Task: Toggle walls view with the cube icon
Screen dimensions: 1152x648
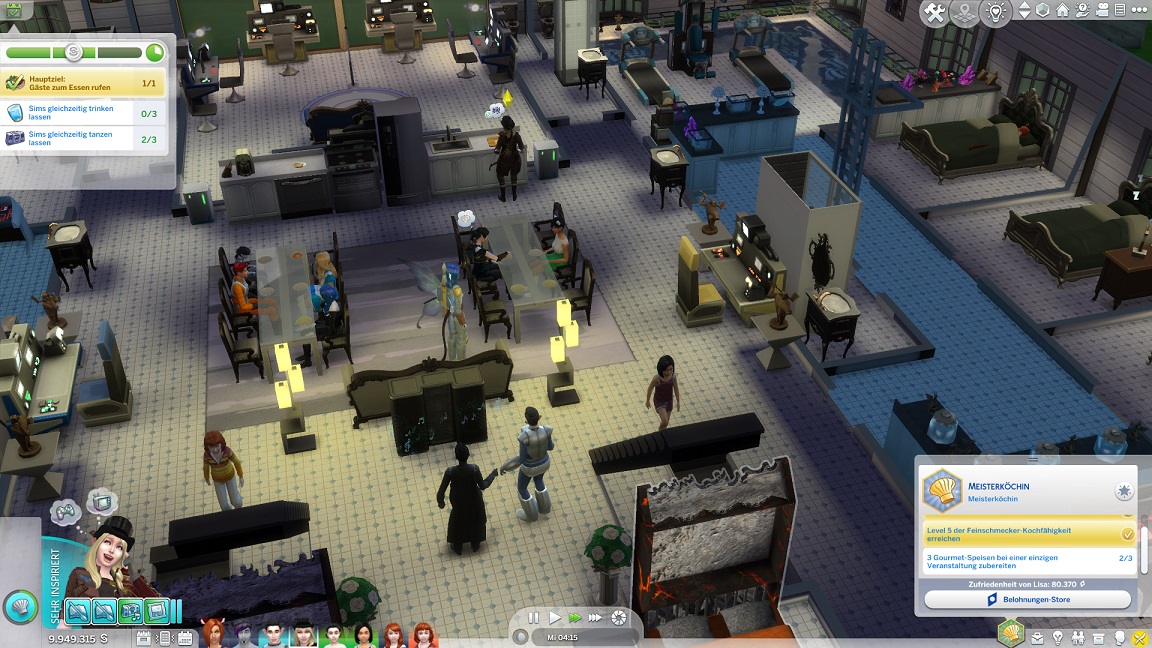Action: pyautogui.click(x=1043, y=11)
